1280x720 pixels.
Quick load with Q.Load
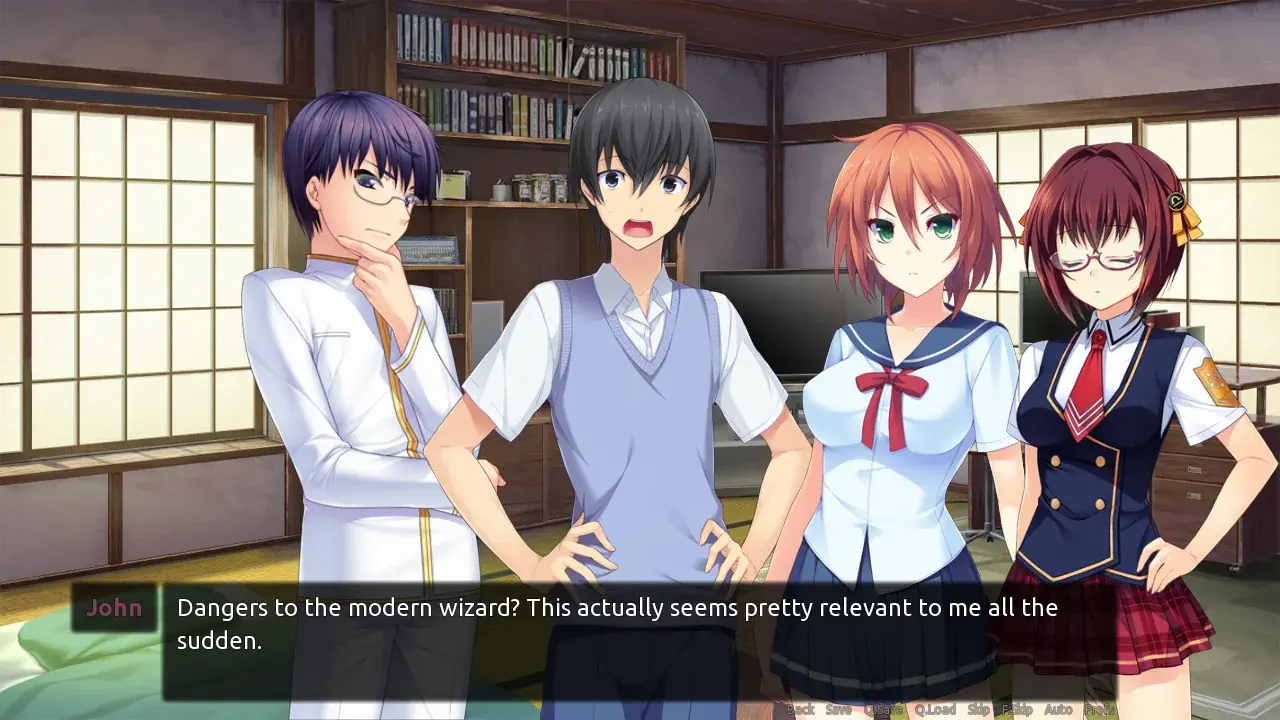(x=935, y=710)
